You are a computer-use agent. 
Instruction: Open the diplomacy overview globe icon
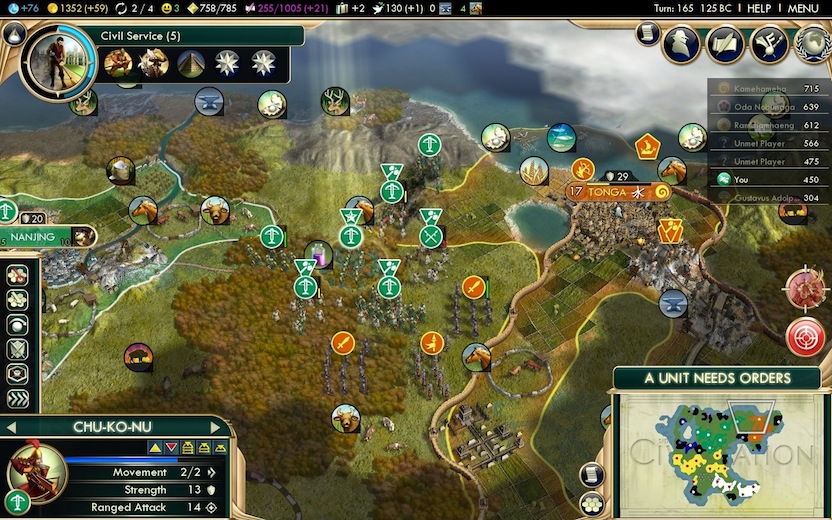coord(812,43)
